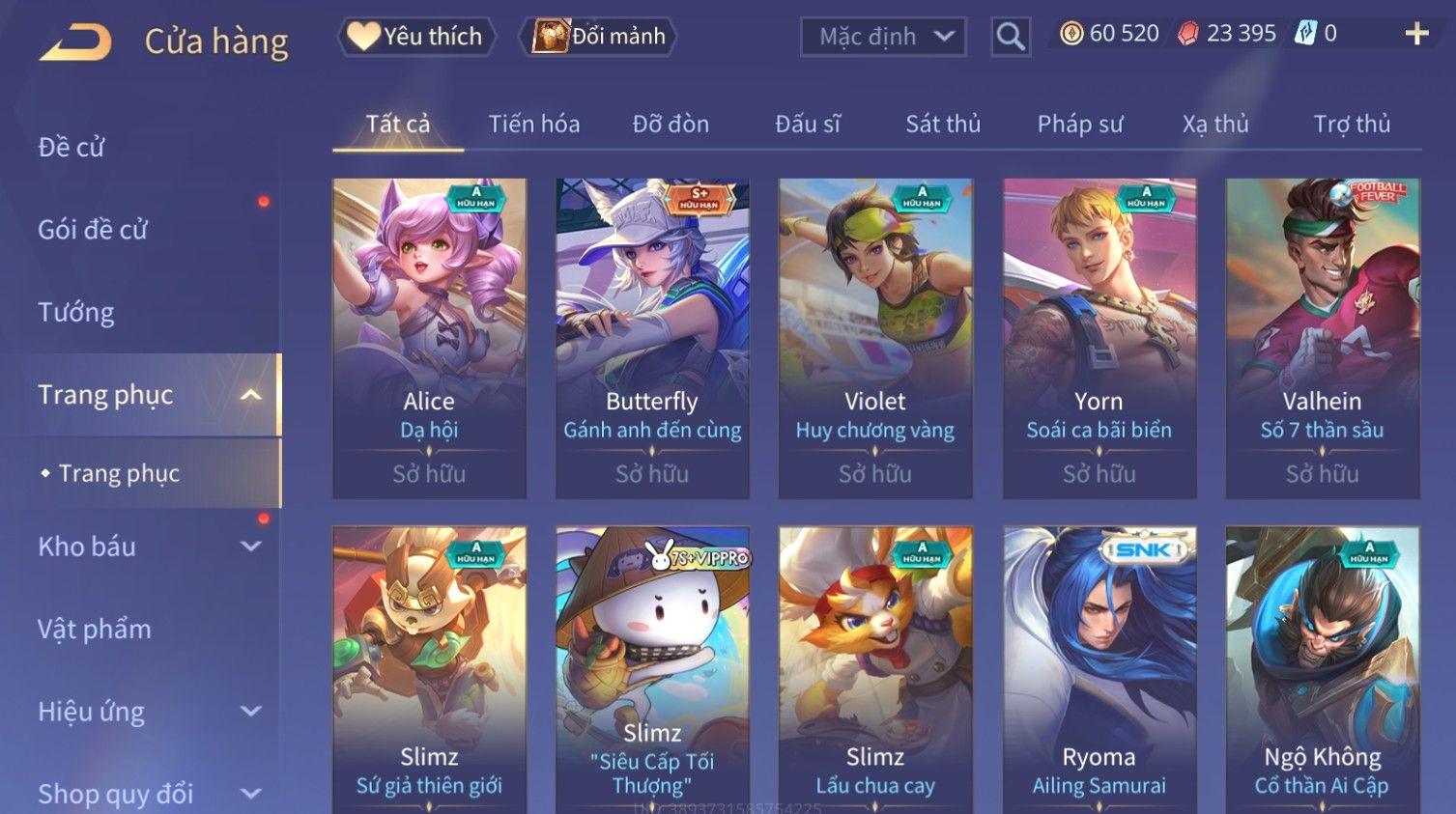Viewport: 1456px width, 814px height.
Task: Select the Đỡ đòn tank tab
Action: (x=671, y=124)
